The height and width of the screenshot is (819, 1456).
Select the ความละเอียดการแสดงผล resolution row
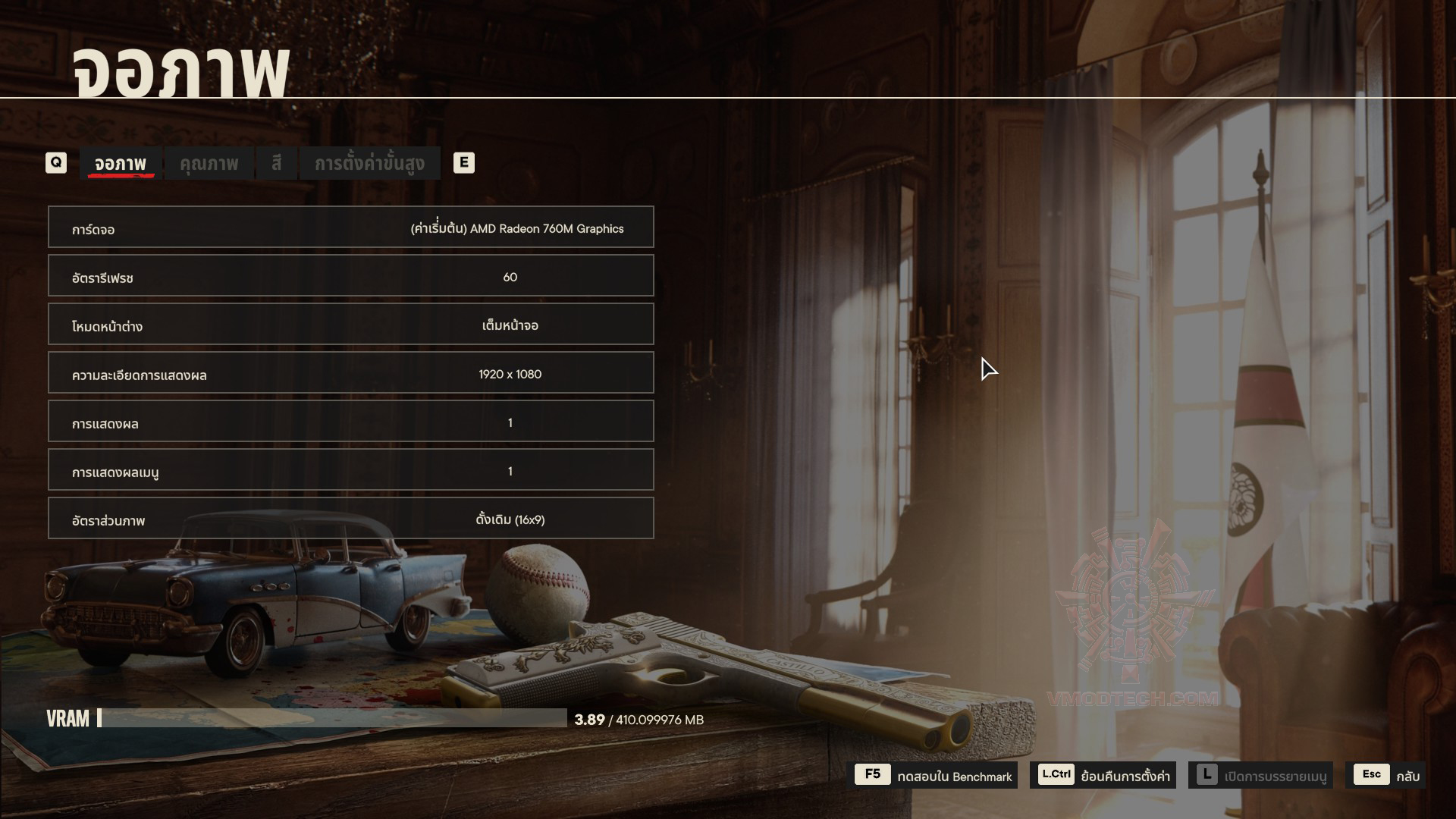coord(351,373)
